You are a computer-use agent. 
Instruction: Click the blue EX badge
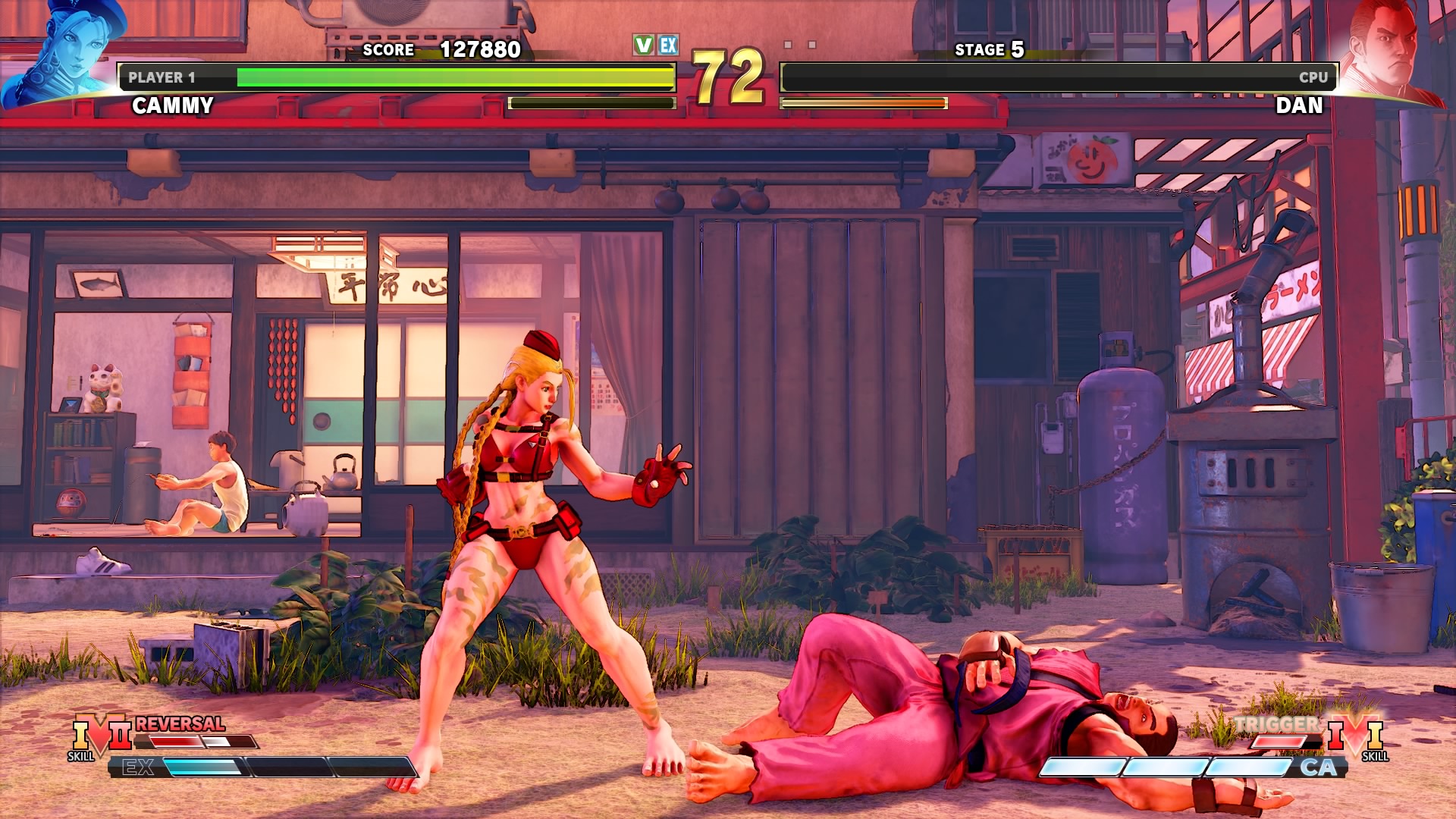tap(668, 45)
